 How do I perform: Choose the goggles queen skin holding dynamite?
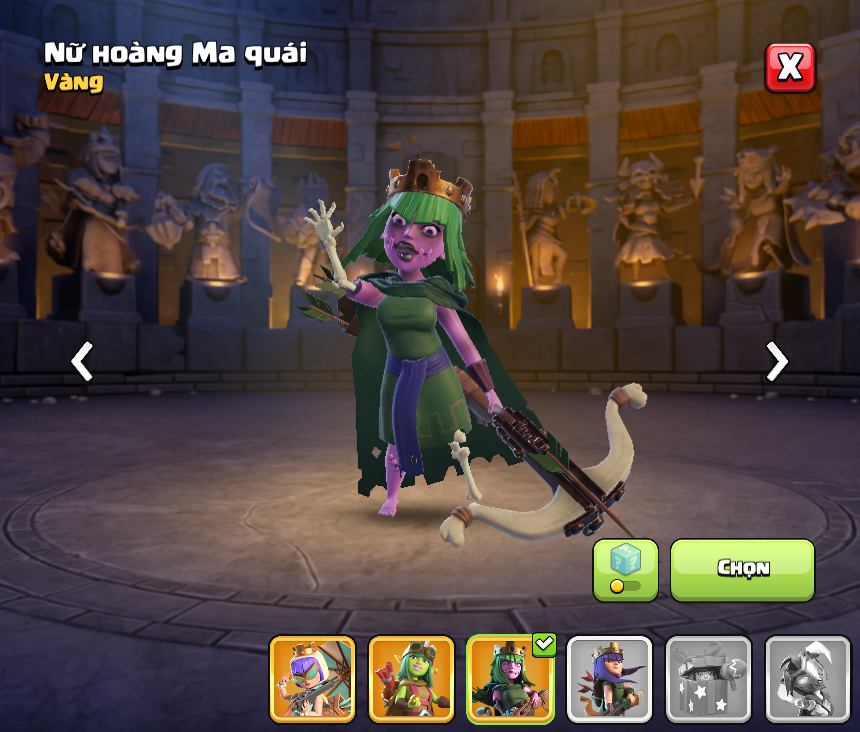click(411, 679)
